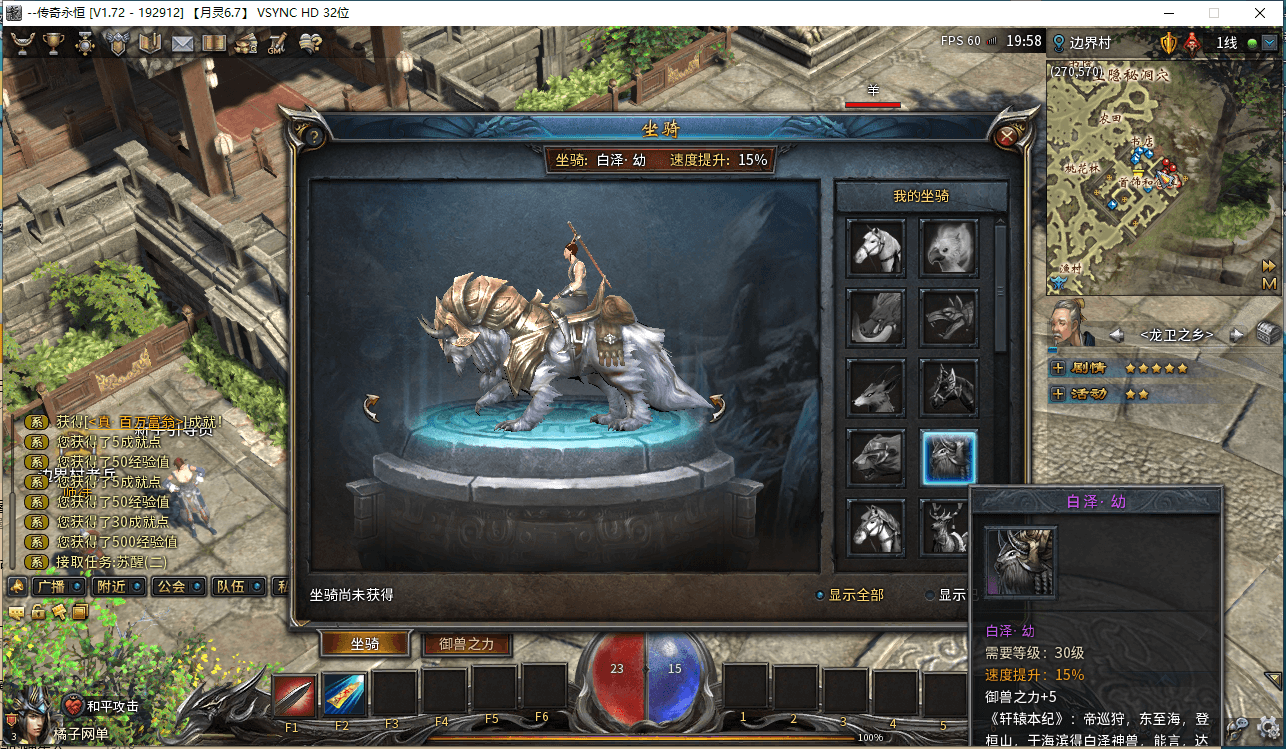Viewport: 1286px width, 749px height.
Task: Toggle the chat lock icon
Action: 37,612
